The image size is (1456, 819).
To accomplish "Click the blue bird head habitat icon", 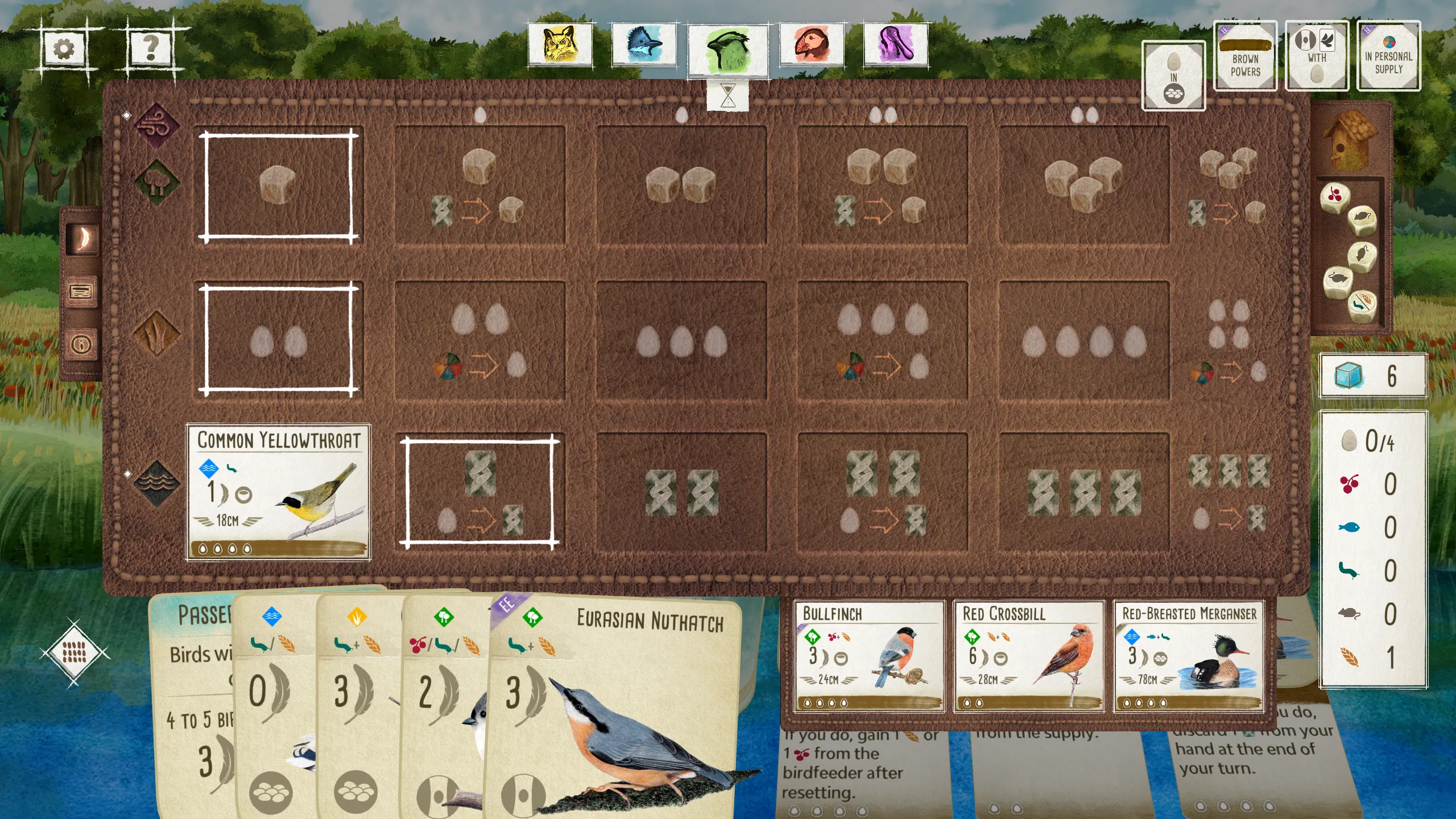I will 644,44.
